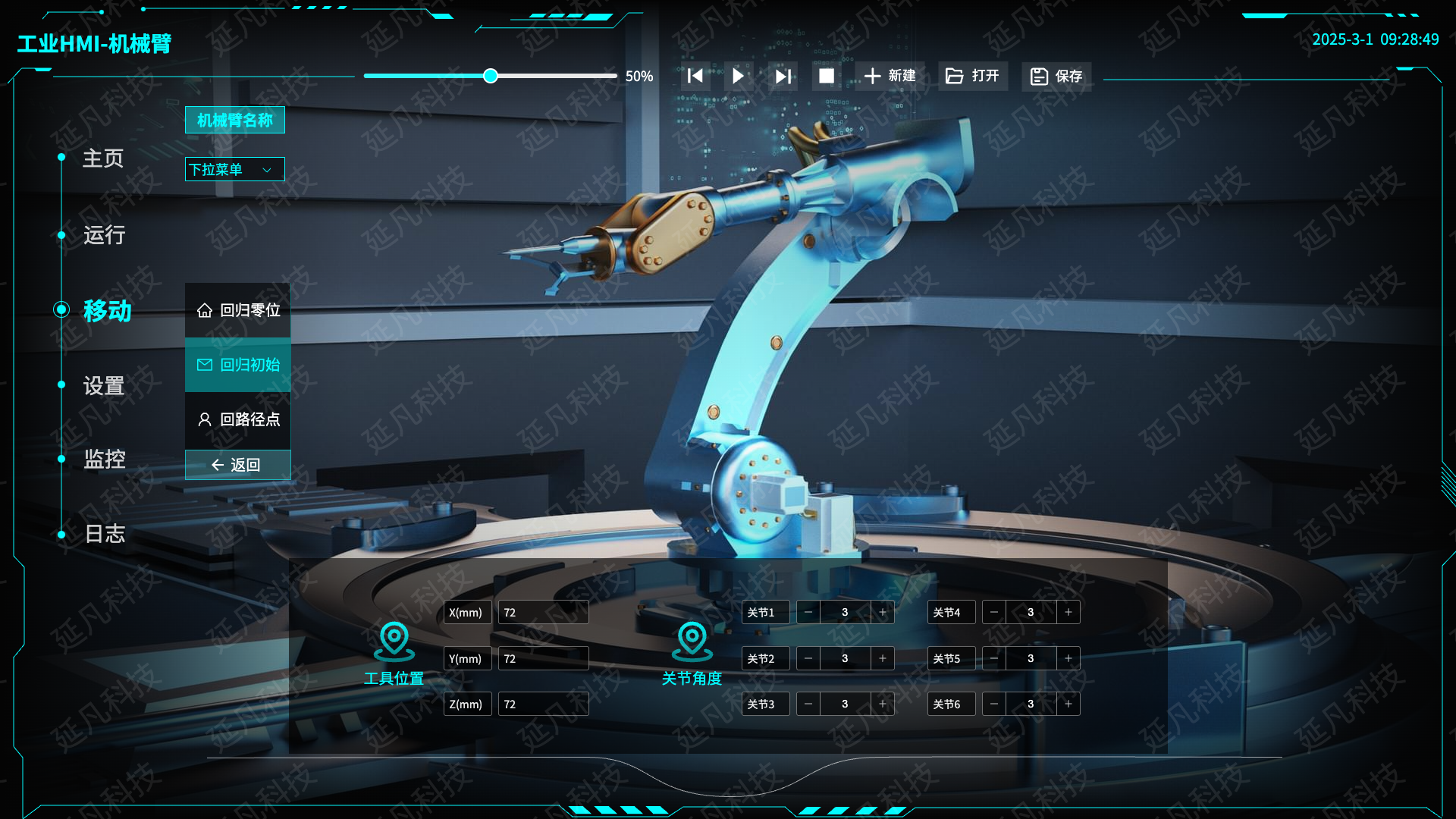
Task: Expand the 下拉菜单 dropdown
Action: coord(234,169)
